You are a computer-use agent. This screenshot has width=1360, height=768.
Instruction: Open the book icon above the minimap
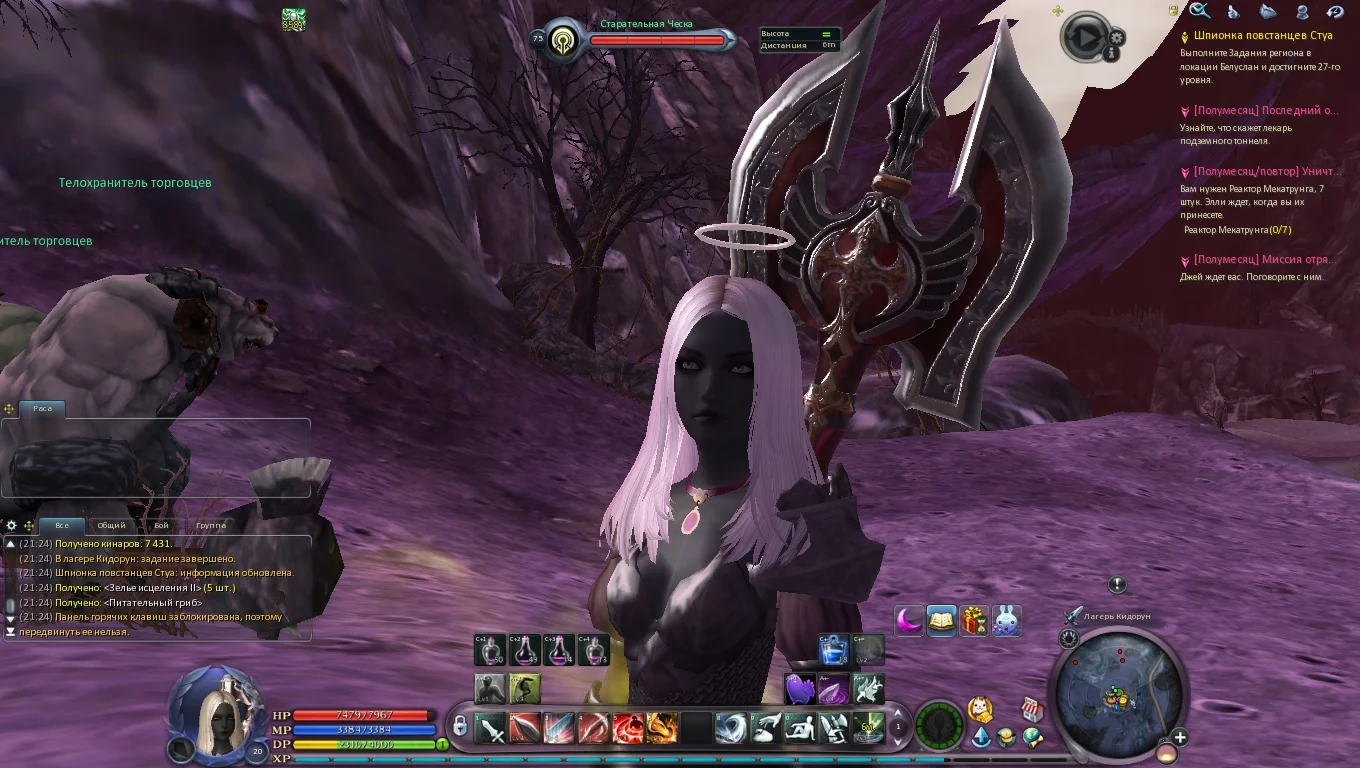pyautogui.click(x=941, y=621)
